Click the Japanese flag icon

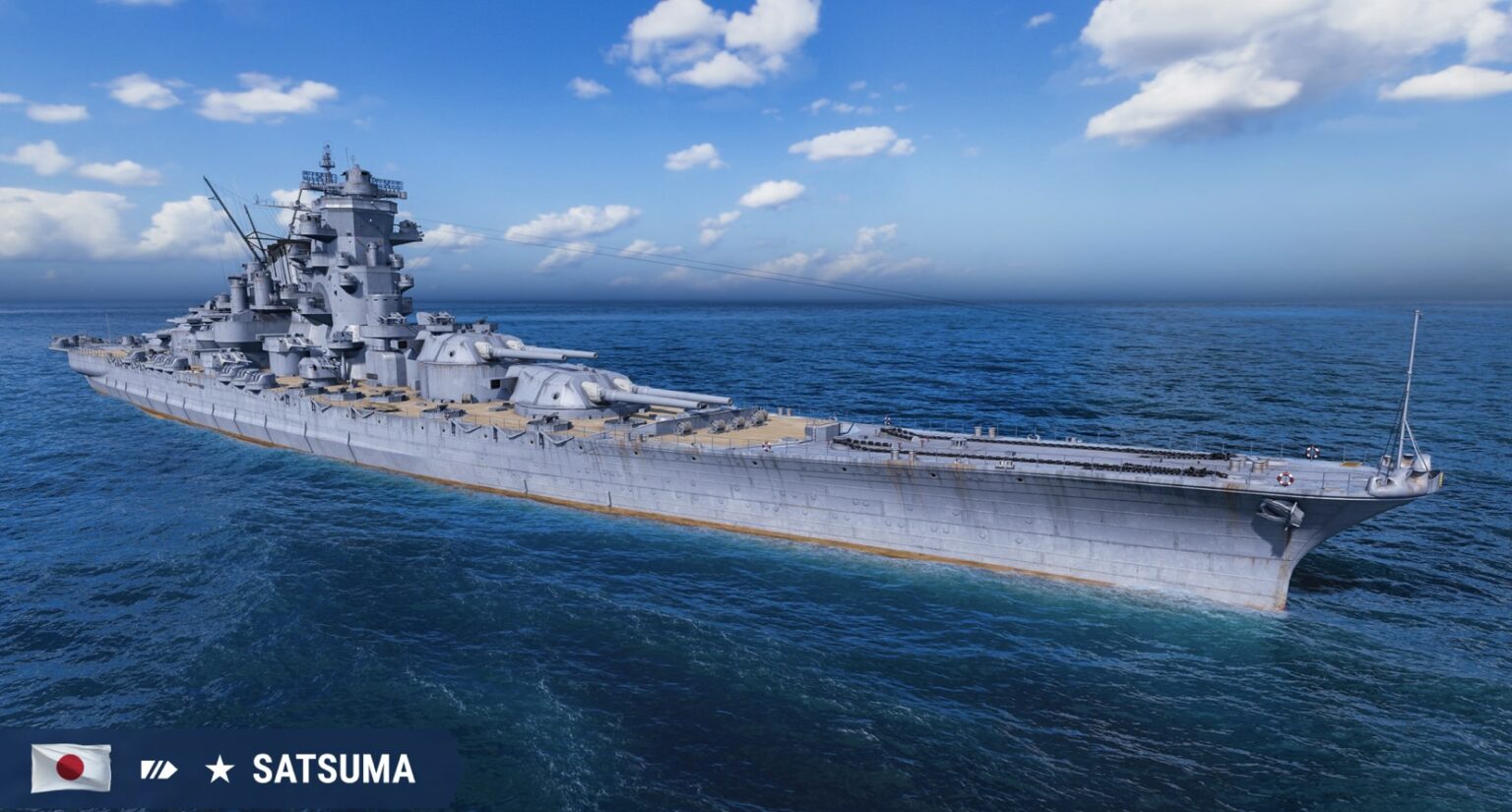coord(70,768)
